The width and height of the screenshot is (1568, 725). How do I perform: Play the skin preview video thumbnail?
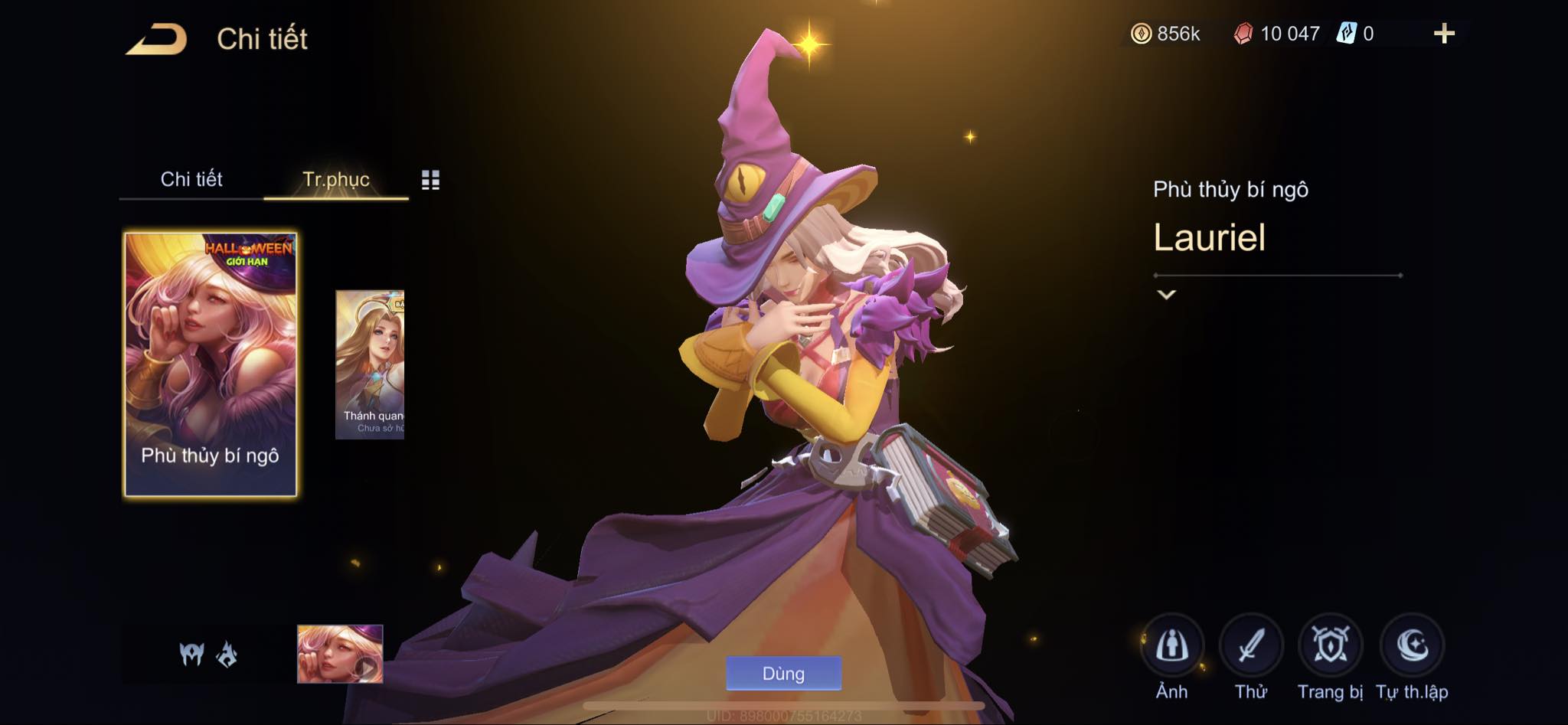(x=340, y=654)
